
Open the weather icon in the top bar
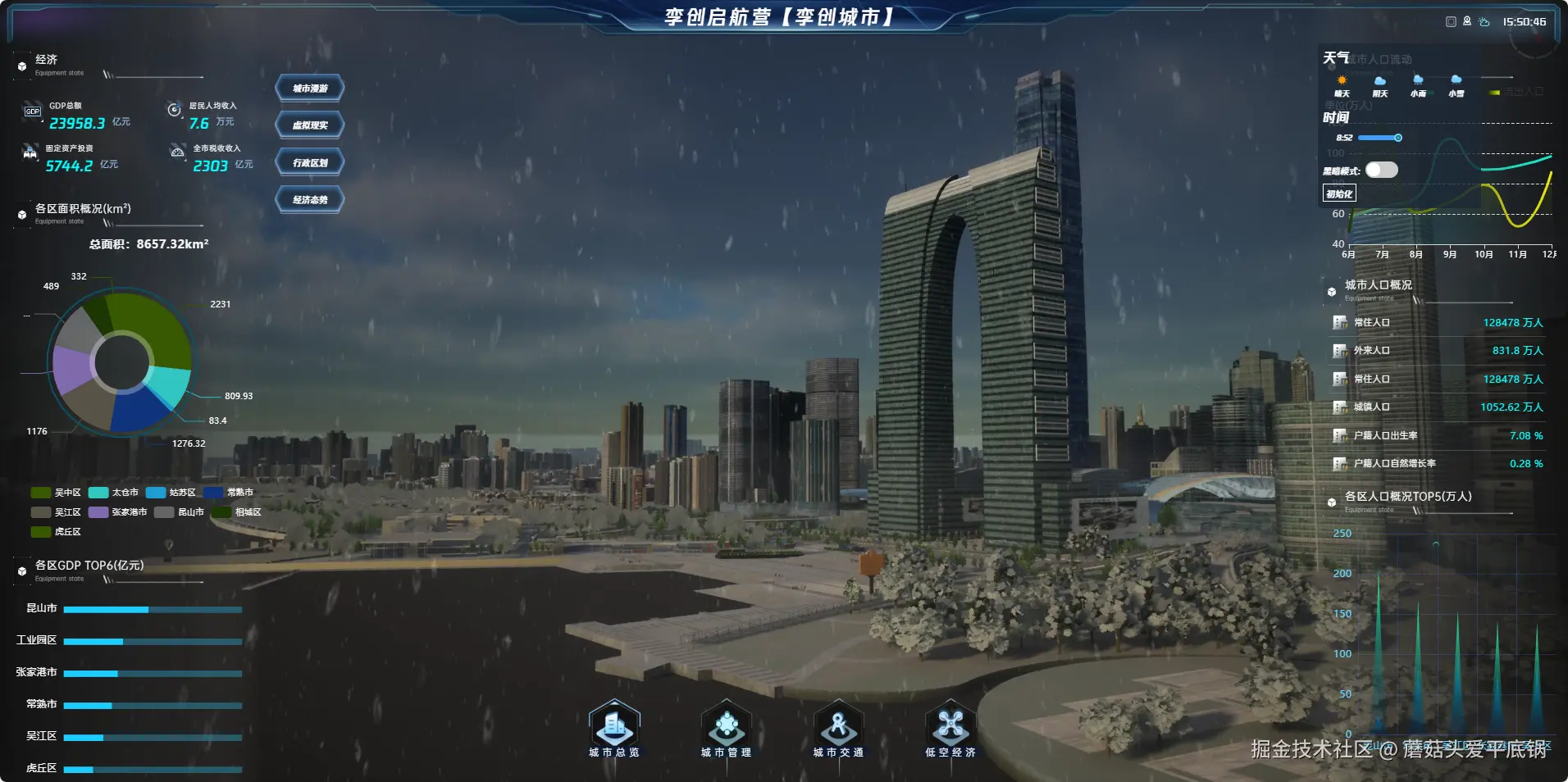1484,22
